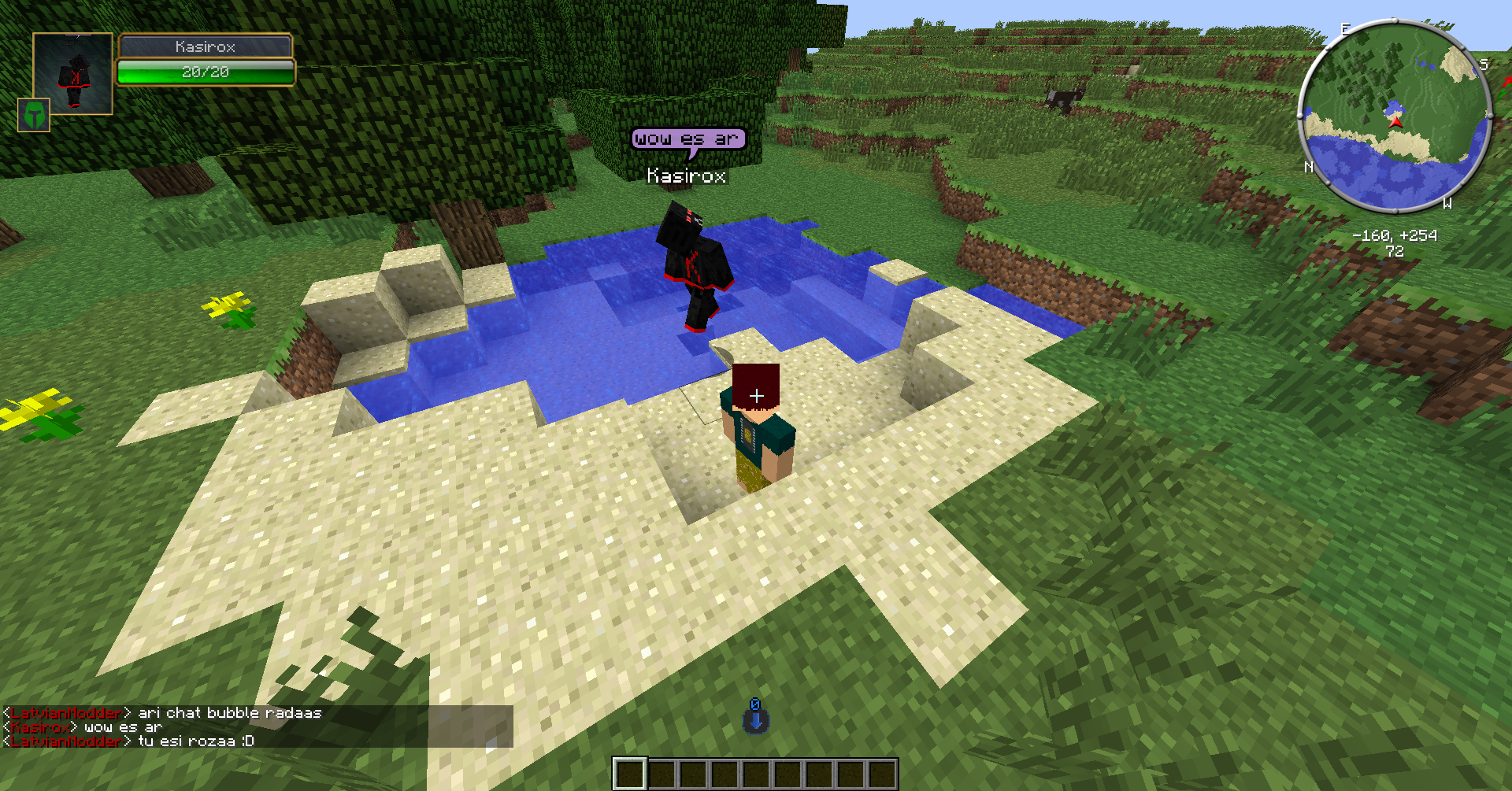Click the green helmet icon
The width and height of the screenshot is (1512, 791).
point(34,115)
